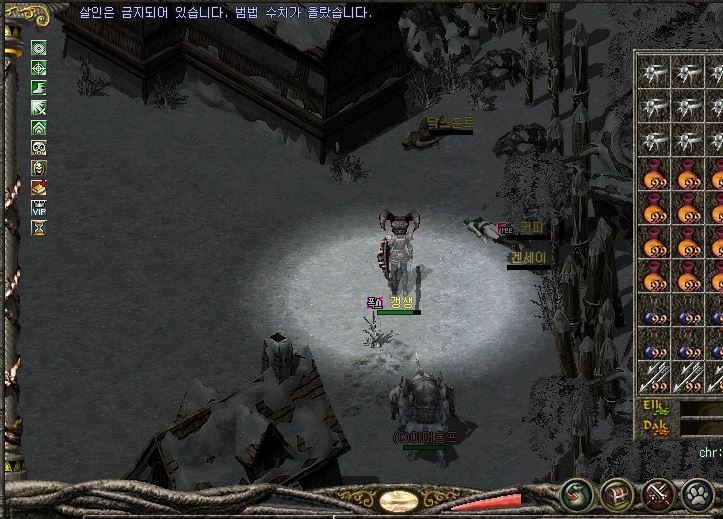Click the crossed swords combat button
This screenshot has height=519, width=723.
point(657,494)
